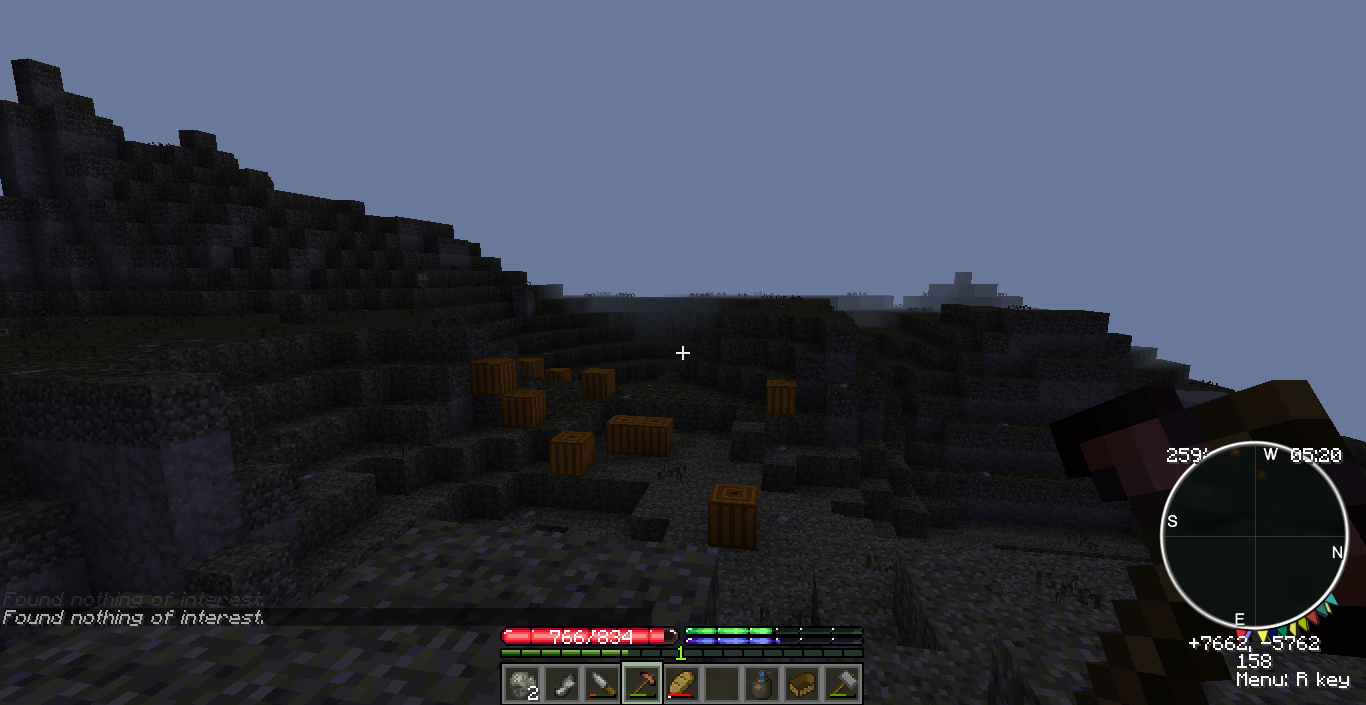Select the ceramic water jug slot
The height and width of the screenshot is (705, 1366).
pos(761,684)
